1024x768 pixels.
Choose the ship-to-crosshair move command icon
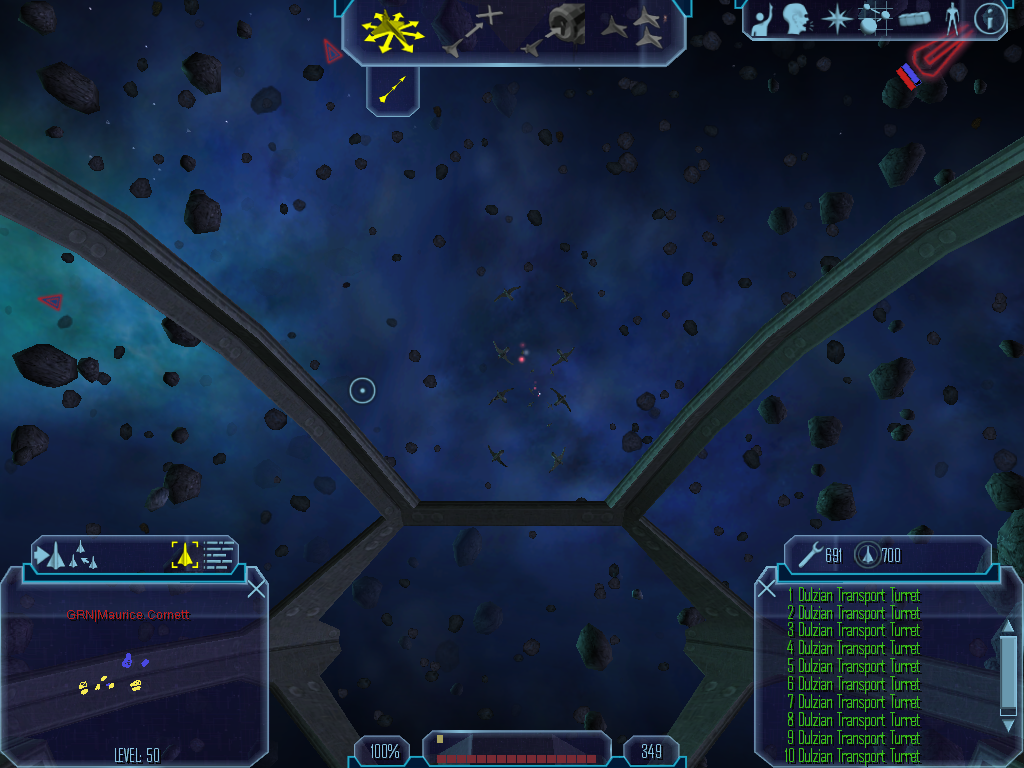[473, 30]
